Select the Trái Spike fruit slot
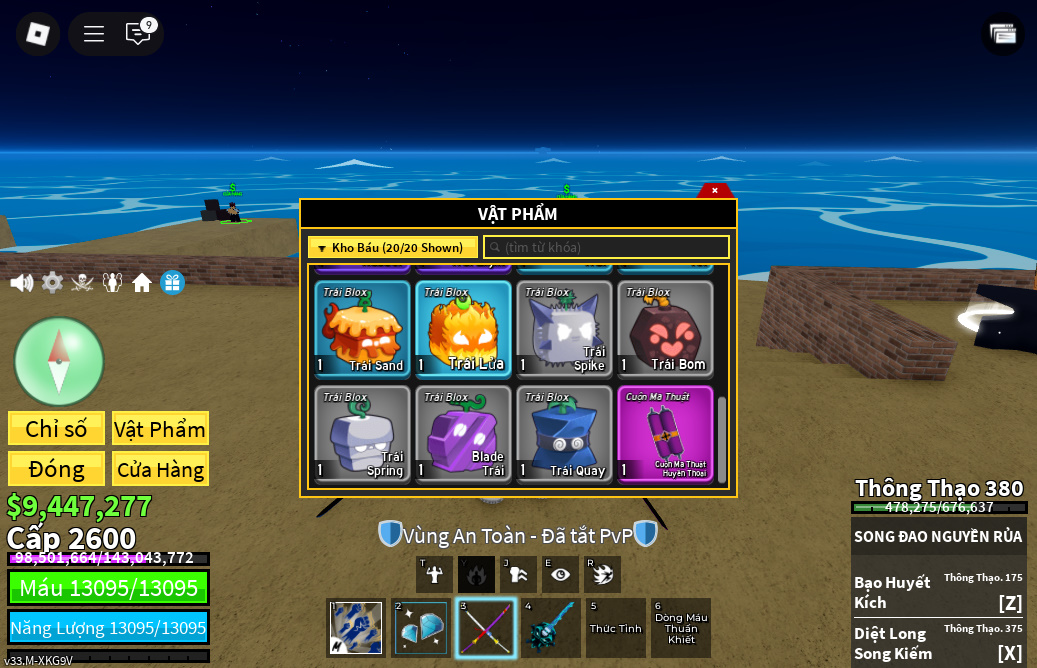The image size is (1037, 668). [x=564, y=329]
